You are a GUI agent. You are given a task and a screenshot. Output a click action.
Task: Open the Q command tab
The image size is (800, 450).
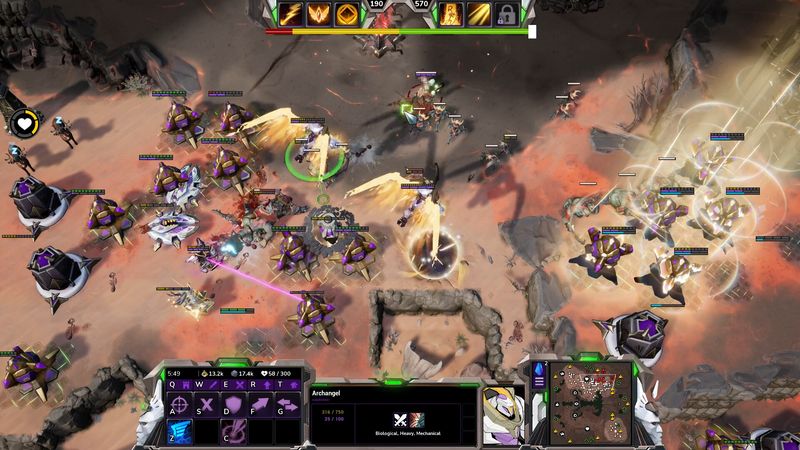[173, 384]
